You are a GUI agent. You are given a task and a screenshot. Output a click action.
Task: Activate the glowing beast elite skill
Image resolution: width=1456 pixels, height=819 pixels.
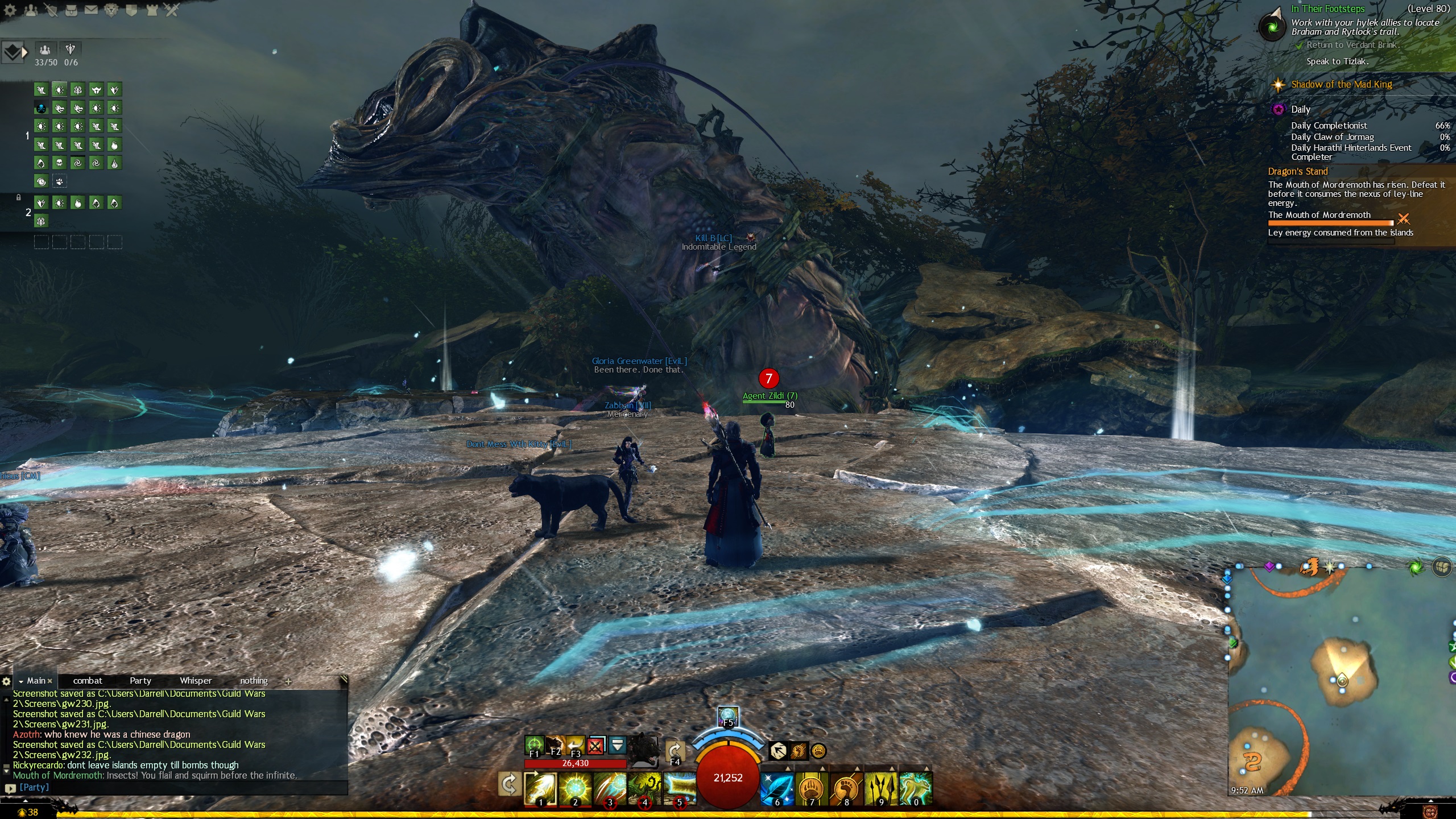[x=915, y=789]
